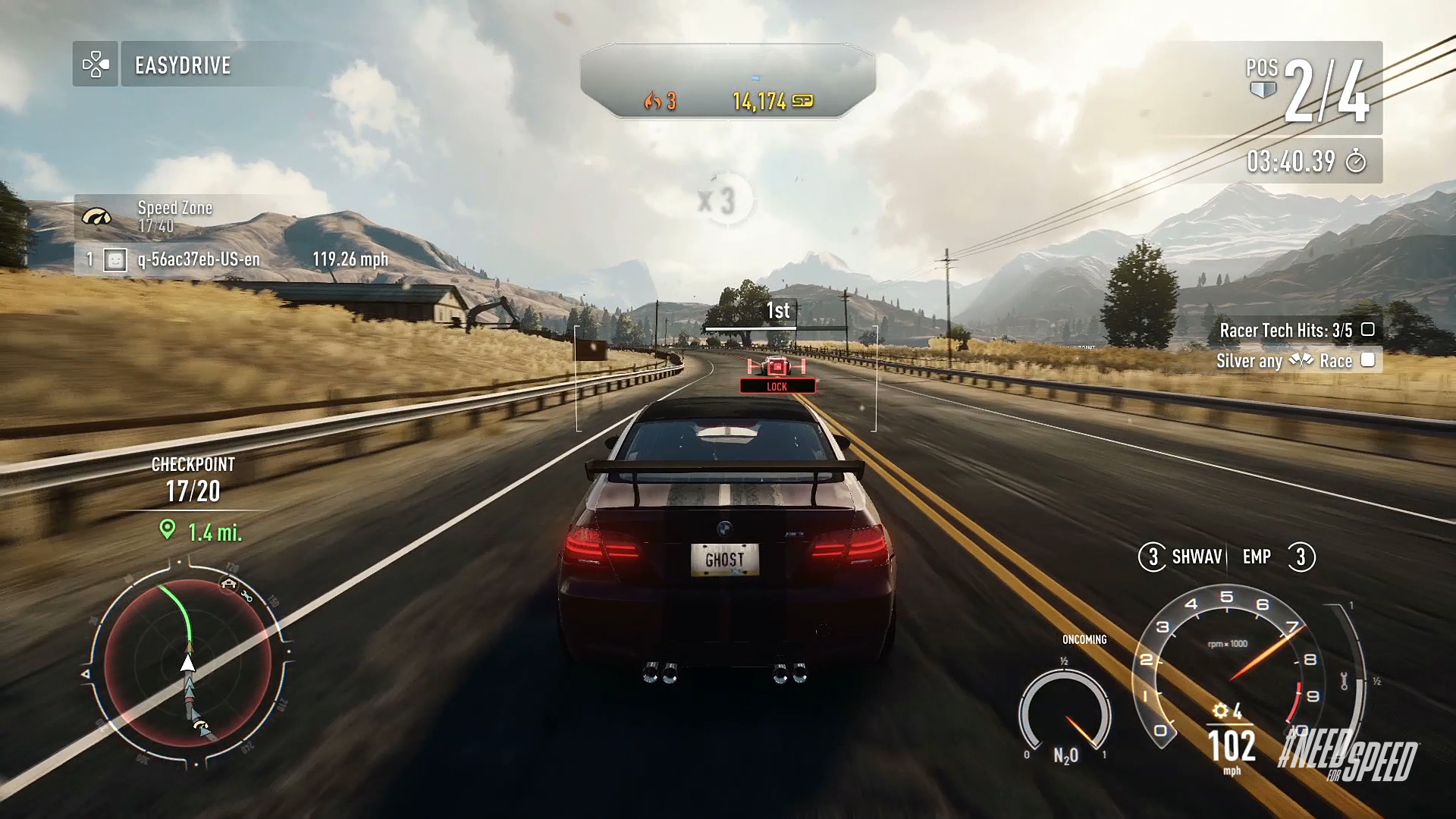Click the d-pad toggle beside EASYDRIVE
Viewport: 1456px width, 819px height.
pyautogui.click(x=94, y=65)
